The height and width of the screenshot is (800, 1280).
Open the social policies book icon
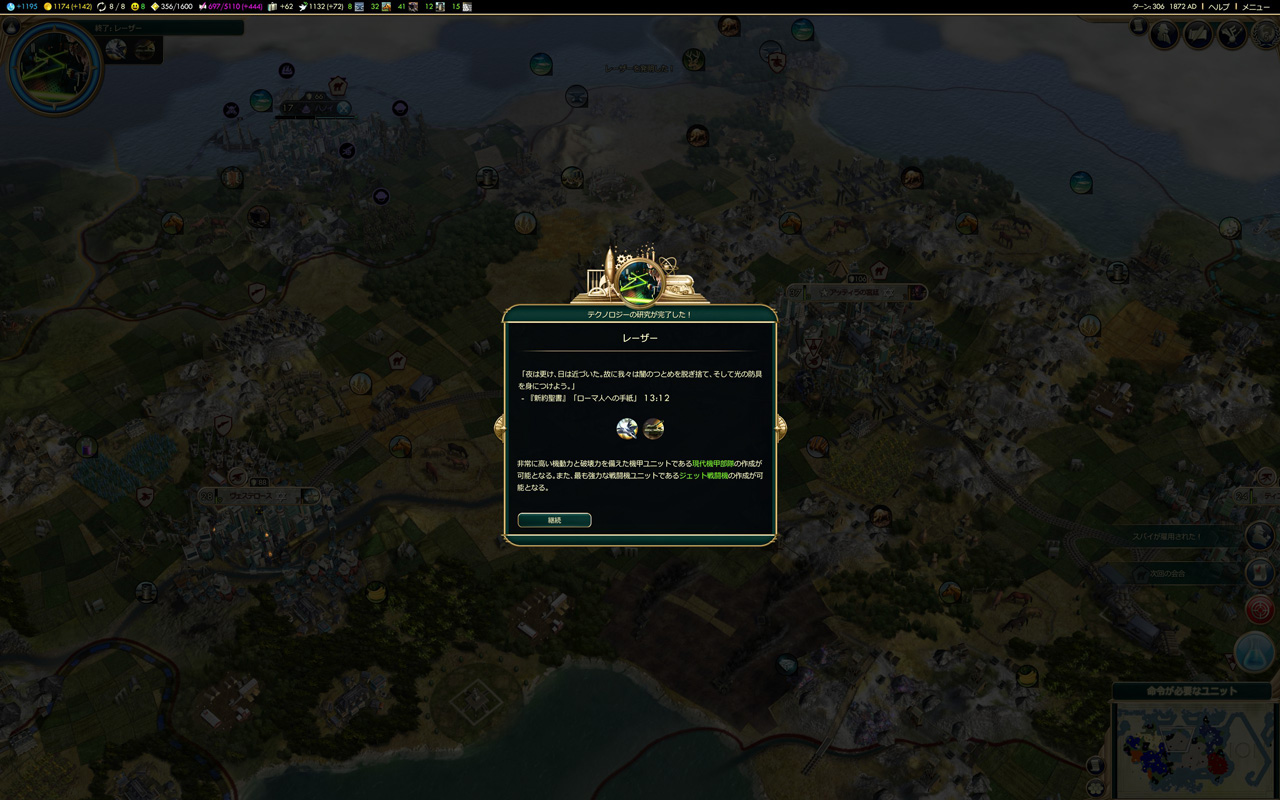tap(1198, 35)
